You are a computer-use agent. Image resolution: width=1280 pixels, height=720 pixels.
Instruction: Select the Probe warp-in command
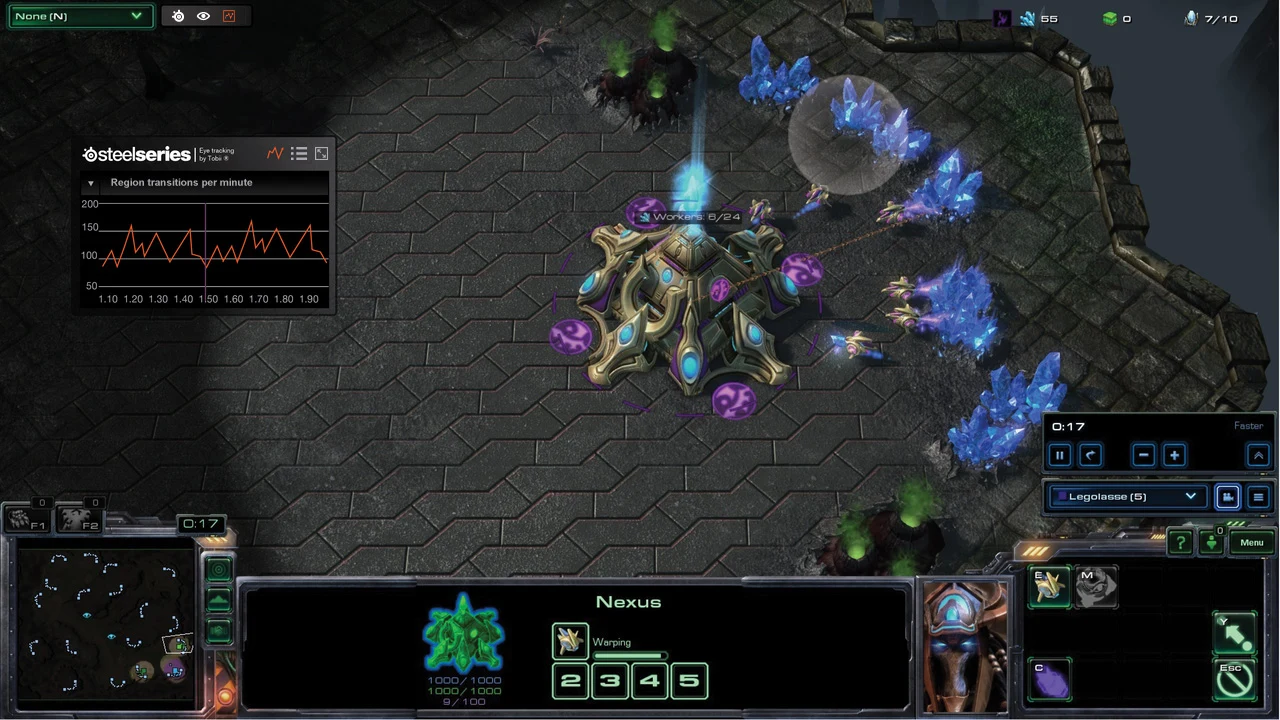click(x=1049, y=587)
